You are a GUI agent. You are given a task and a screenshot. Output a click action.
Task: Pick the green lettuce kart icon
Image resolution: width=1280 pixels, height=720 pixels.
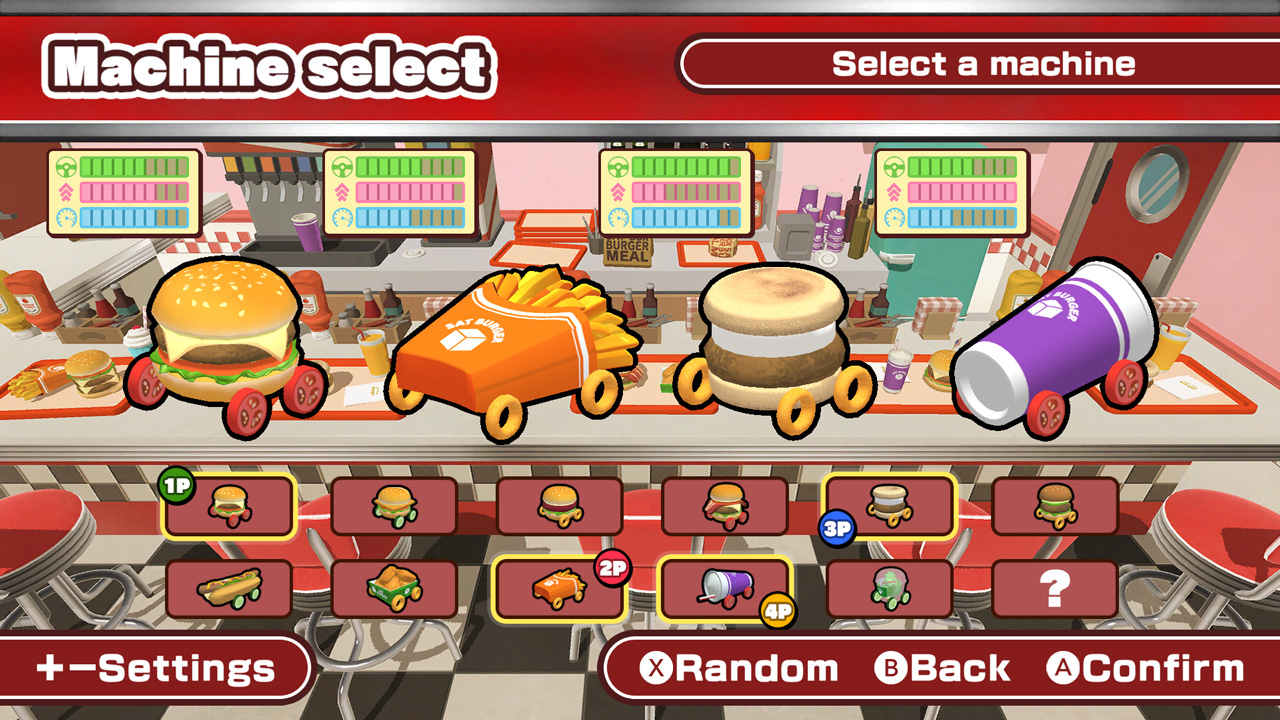[891, 587]
